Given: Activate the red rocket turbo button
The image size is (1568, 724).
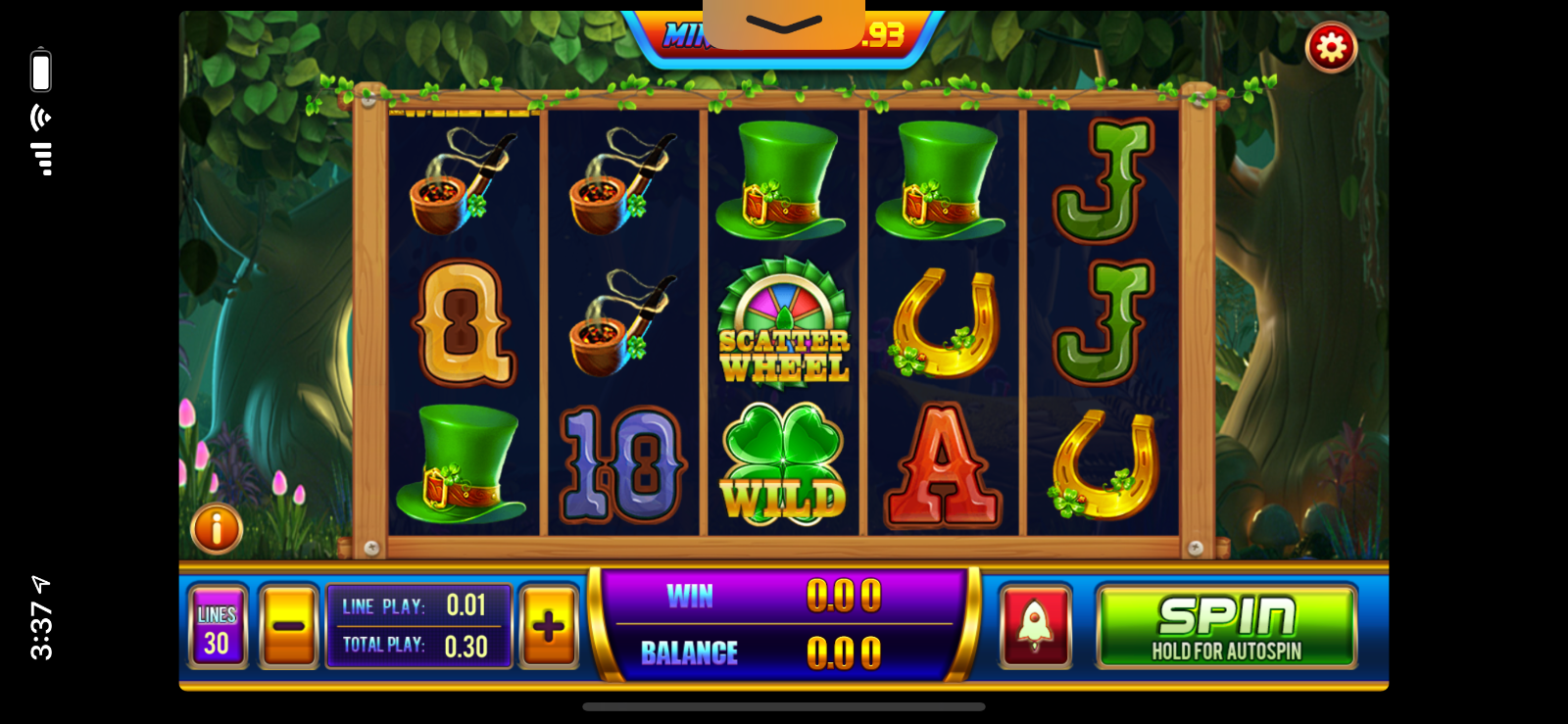Looking at the screenshot, I should click(1035, 627).
